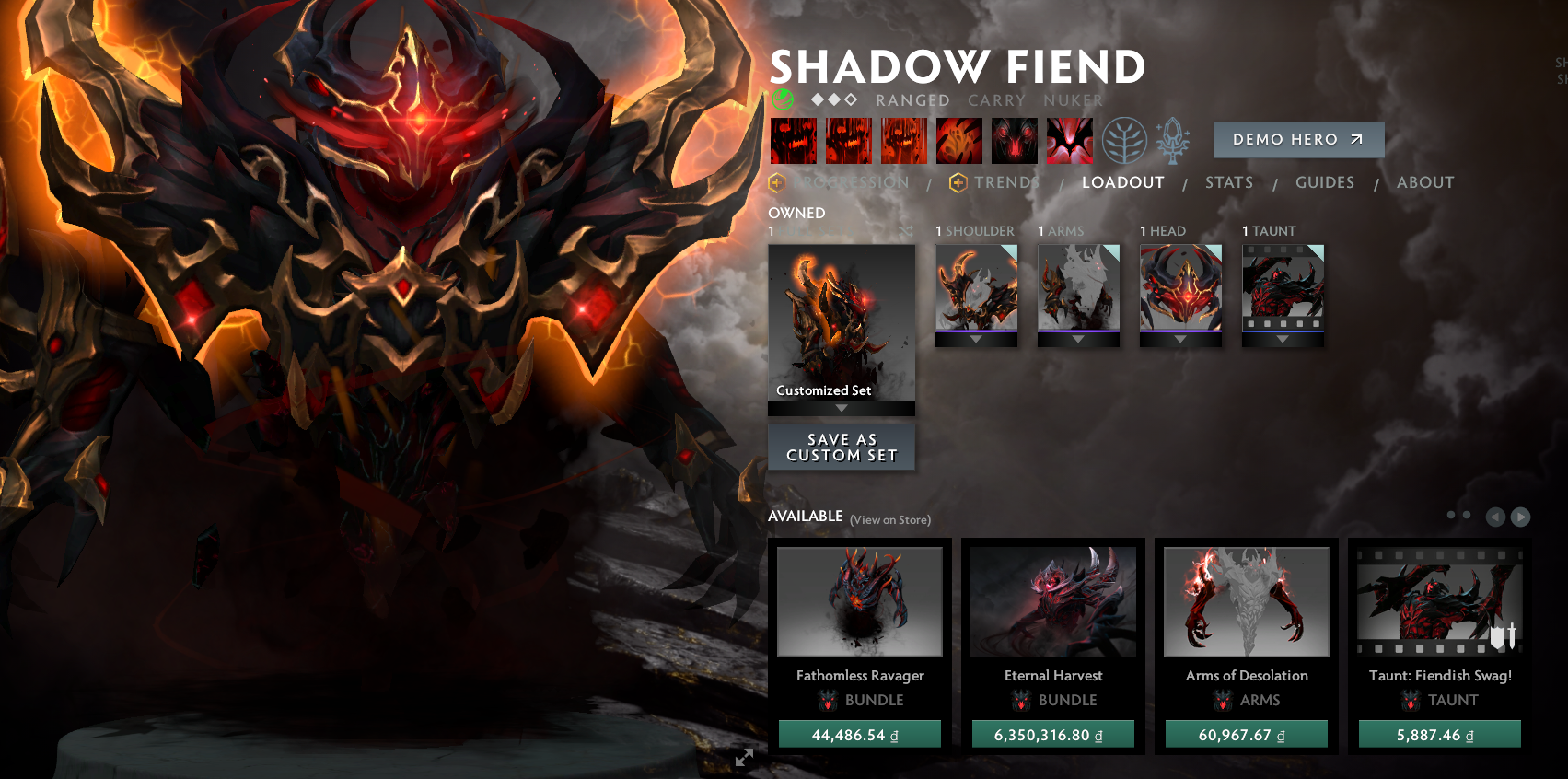Toggle the Customized Set thumbnail selection
Screen dimensions: 1568x779
pyautogui.click(x=841, y=322)
